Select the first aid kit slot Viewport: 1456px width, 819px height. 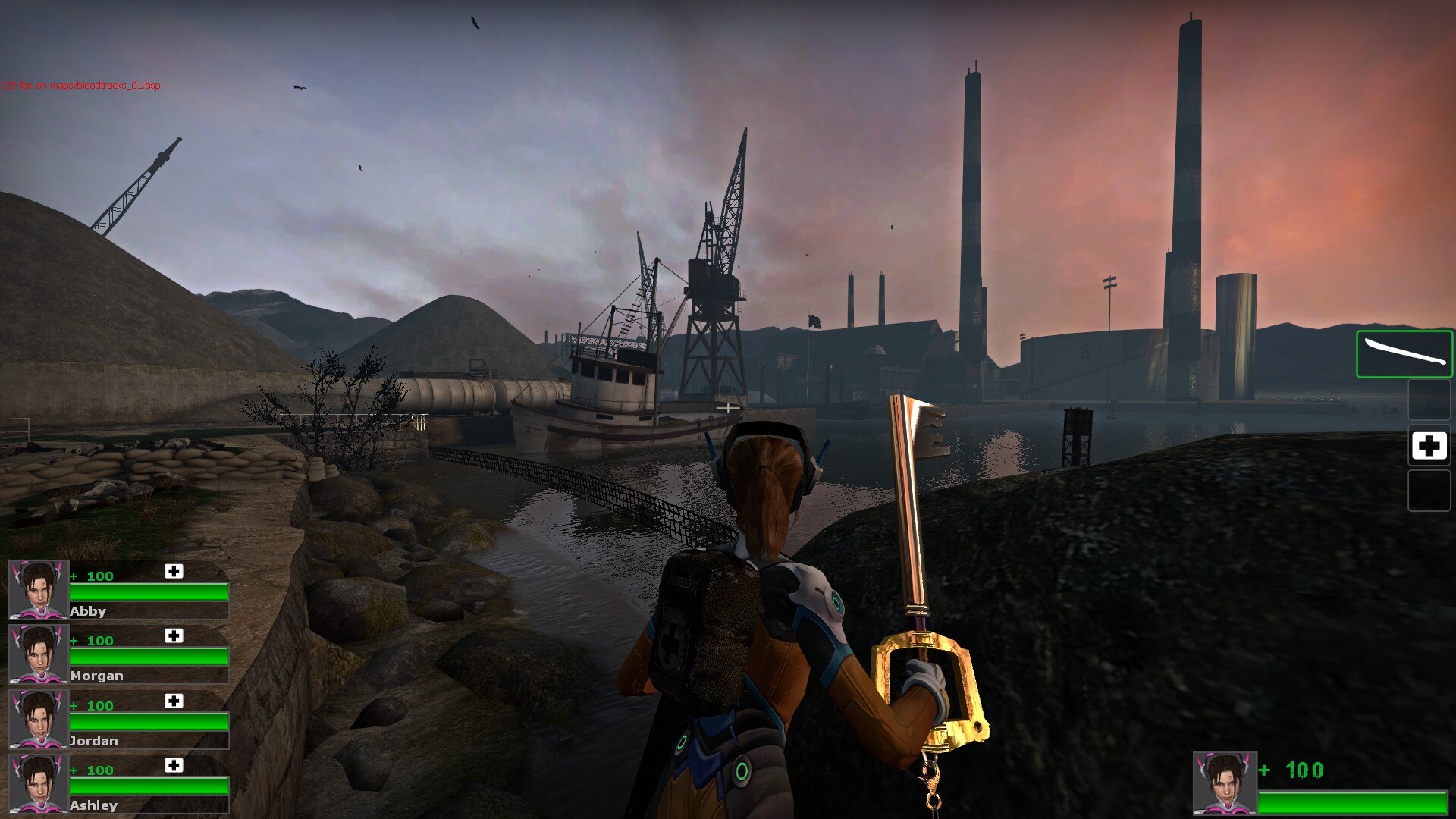(1429, 446)
